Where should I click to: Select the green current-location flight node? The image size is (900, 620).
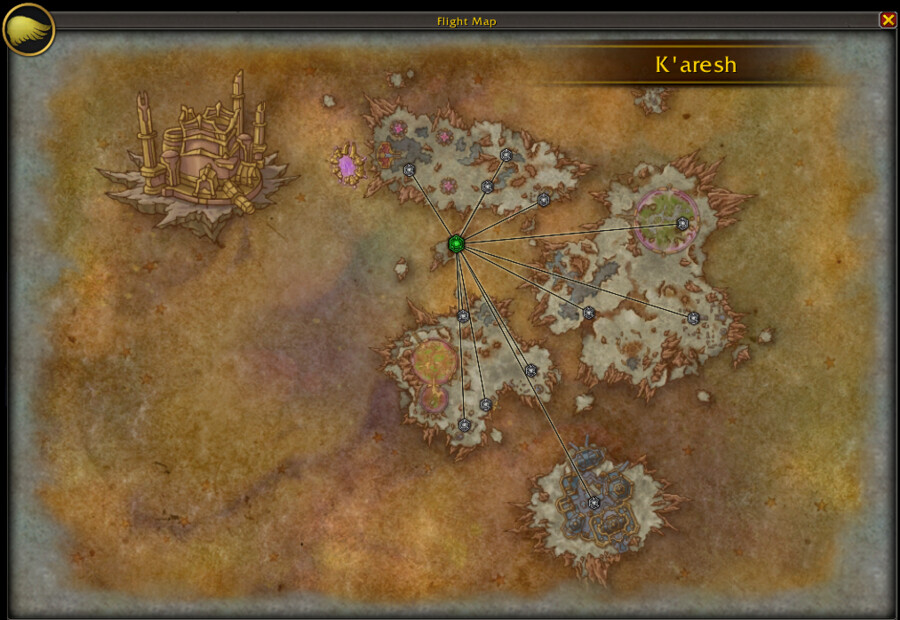click(x=456, y=243)
